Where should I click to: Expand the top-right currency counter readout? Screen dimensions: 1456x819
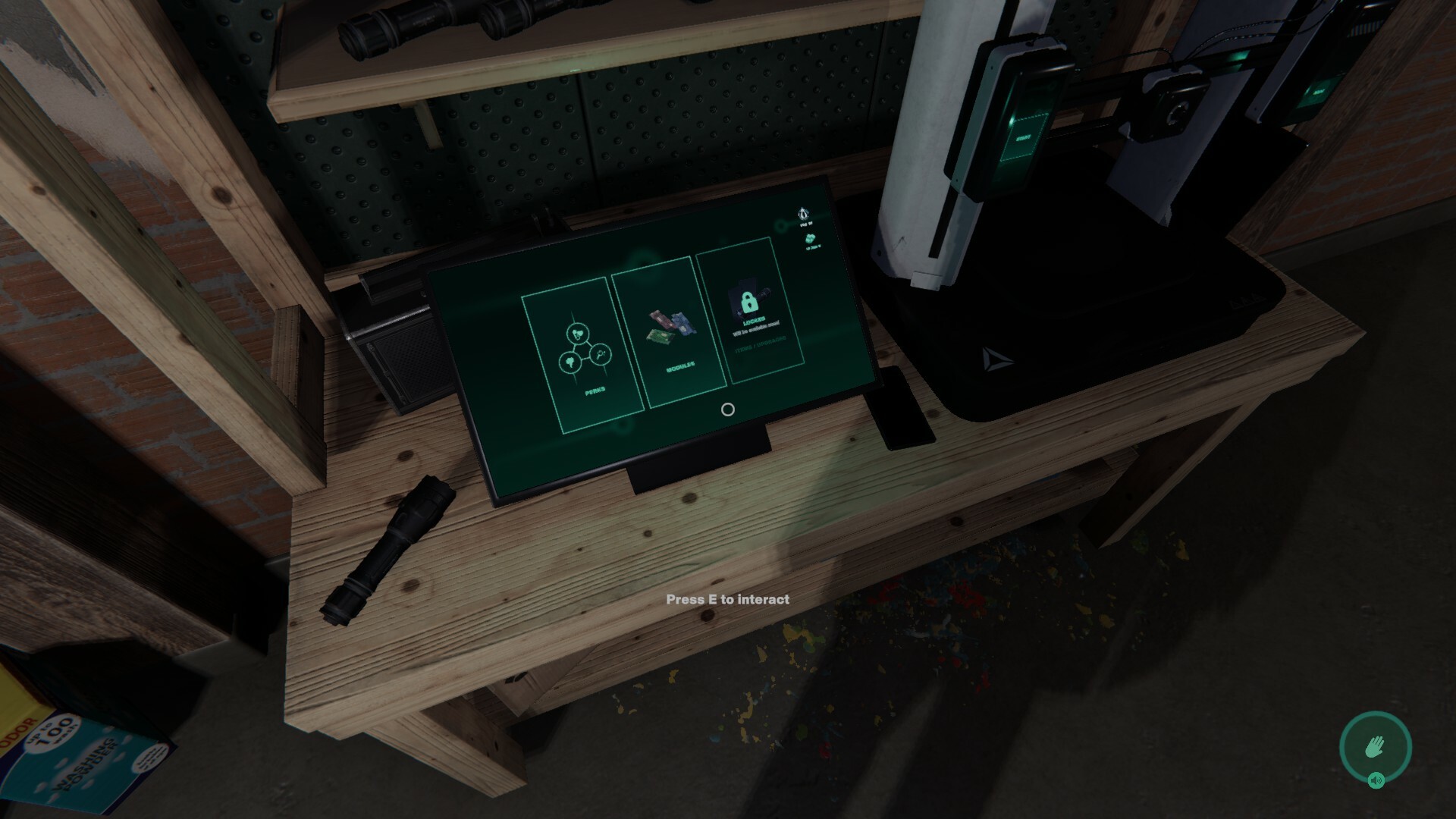point(813,247)
